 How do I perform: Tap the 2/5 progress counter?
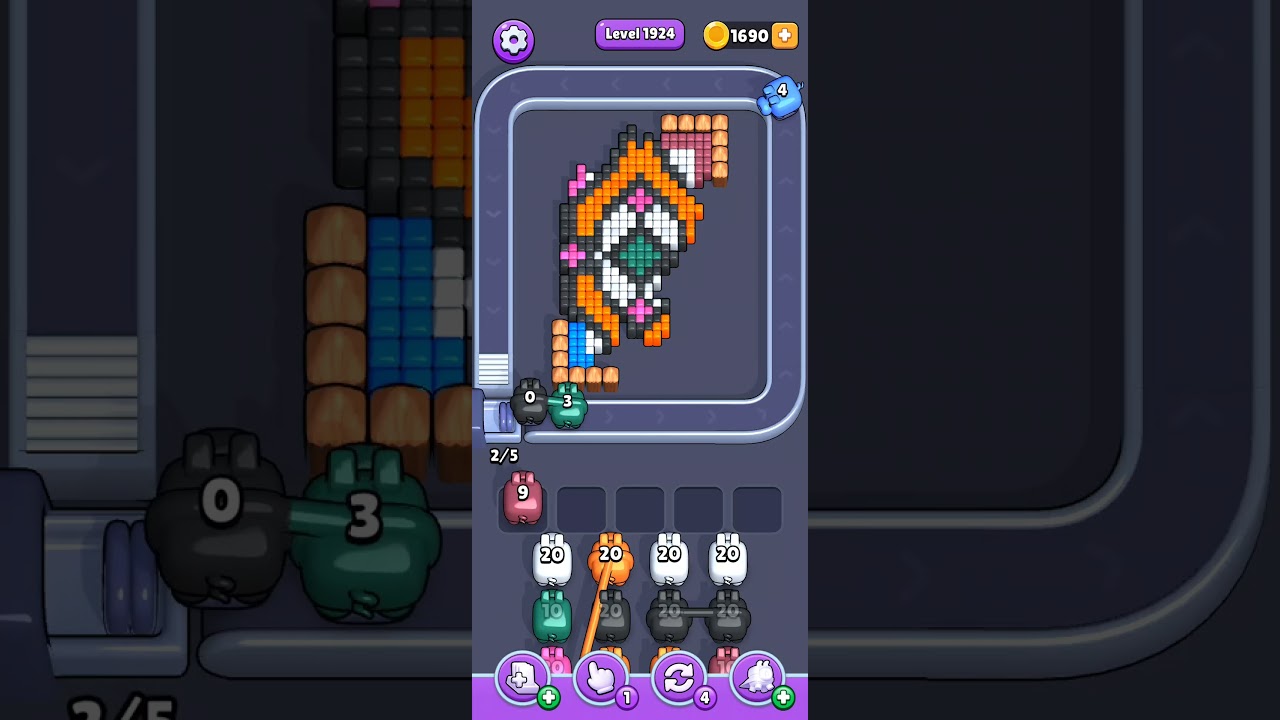[x=502, y=455]
